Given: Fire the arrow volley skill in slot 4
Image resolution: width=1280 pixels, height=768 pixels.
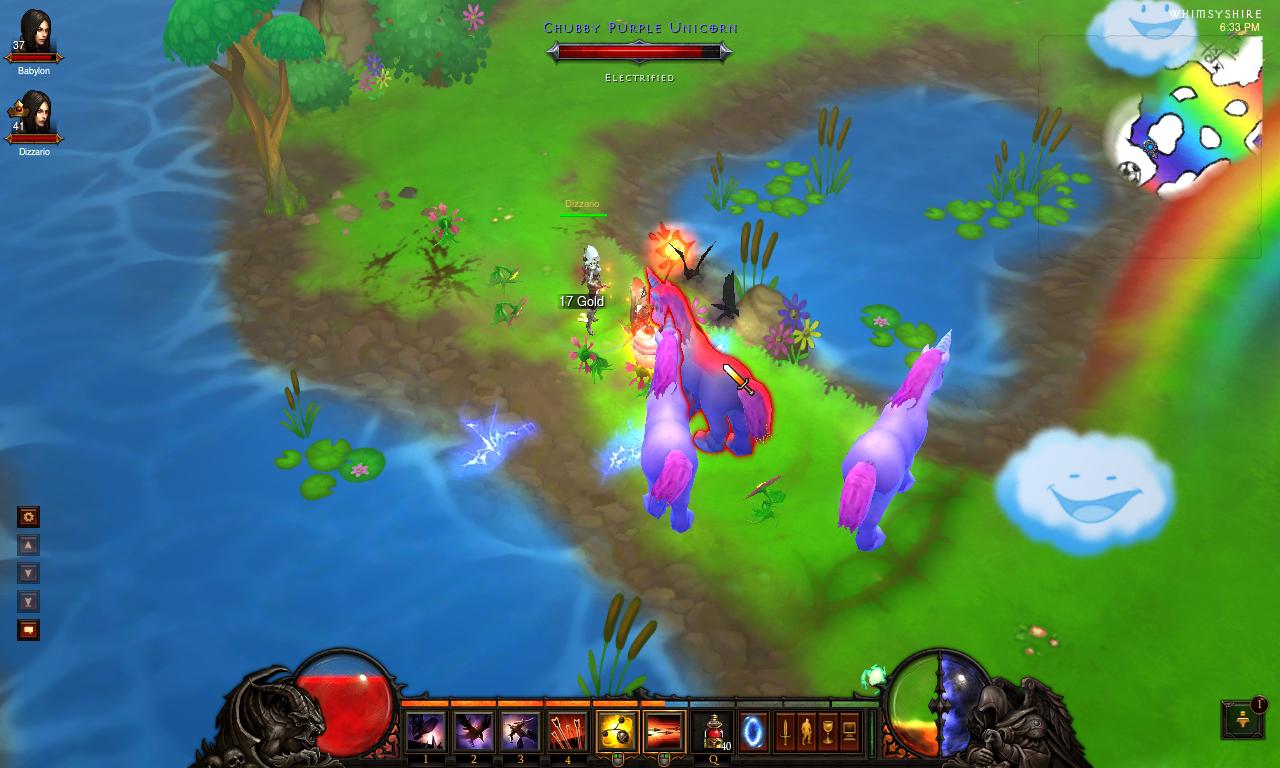Looking at the screenshot, I should click(x=567, y=731).
